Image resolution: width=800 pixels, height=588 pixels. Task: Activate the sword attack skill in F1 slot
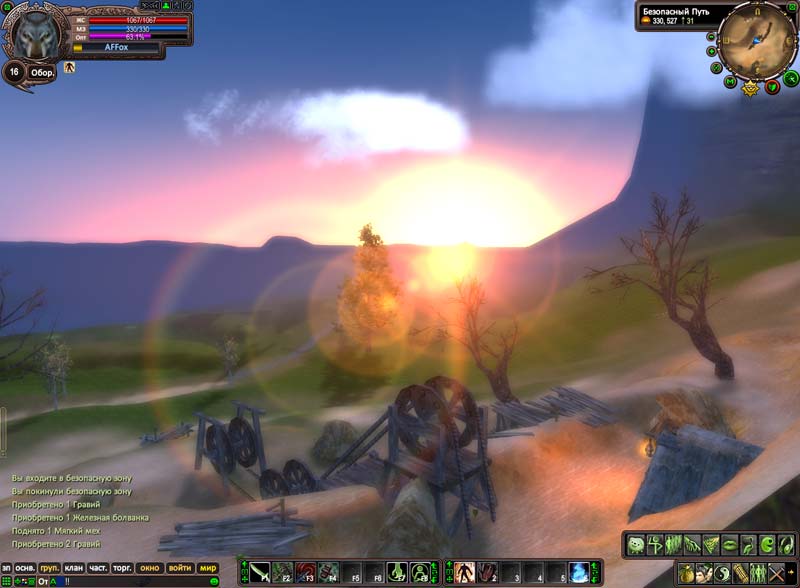pyautogui.click(x=260, y=573)
